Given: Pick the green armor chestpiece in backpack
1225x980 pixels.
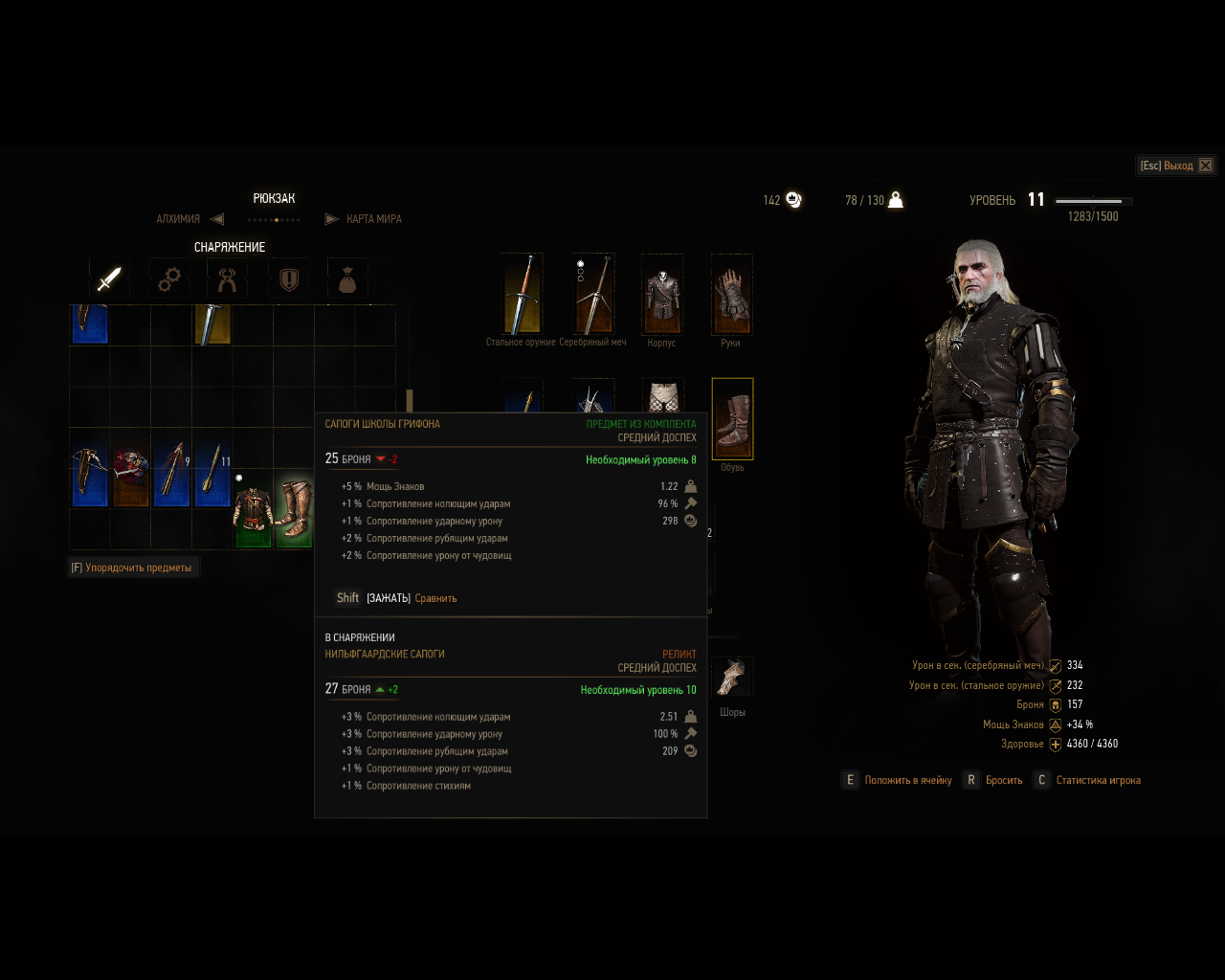Looking at the screenshot, I should (253, 511).
